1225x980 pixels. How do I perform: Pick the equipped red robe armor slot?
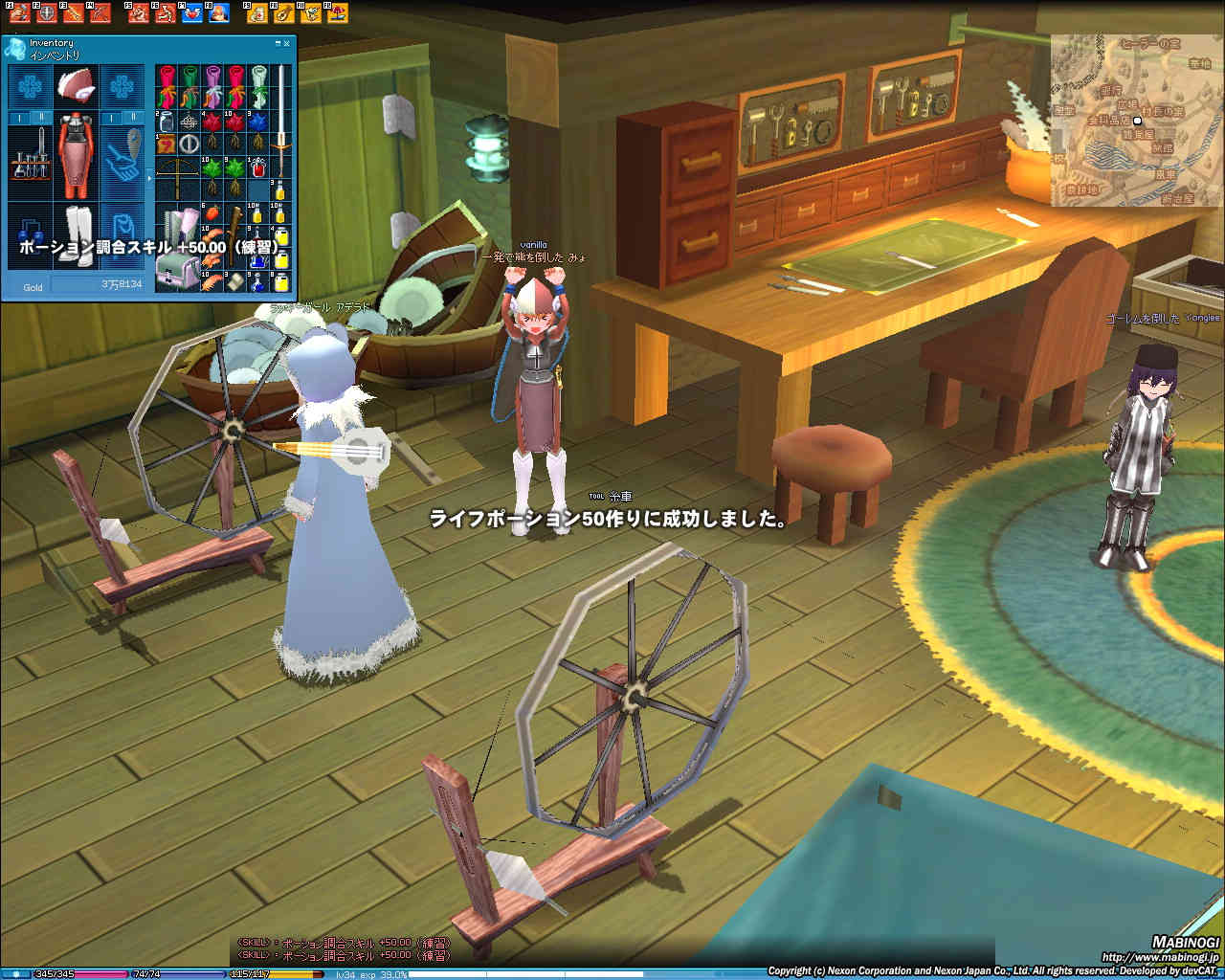tap(75, 153)
